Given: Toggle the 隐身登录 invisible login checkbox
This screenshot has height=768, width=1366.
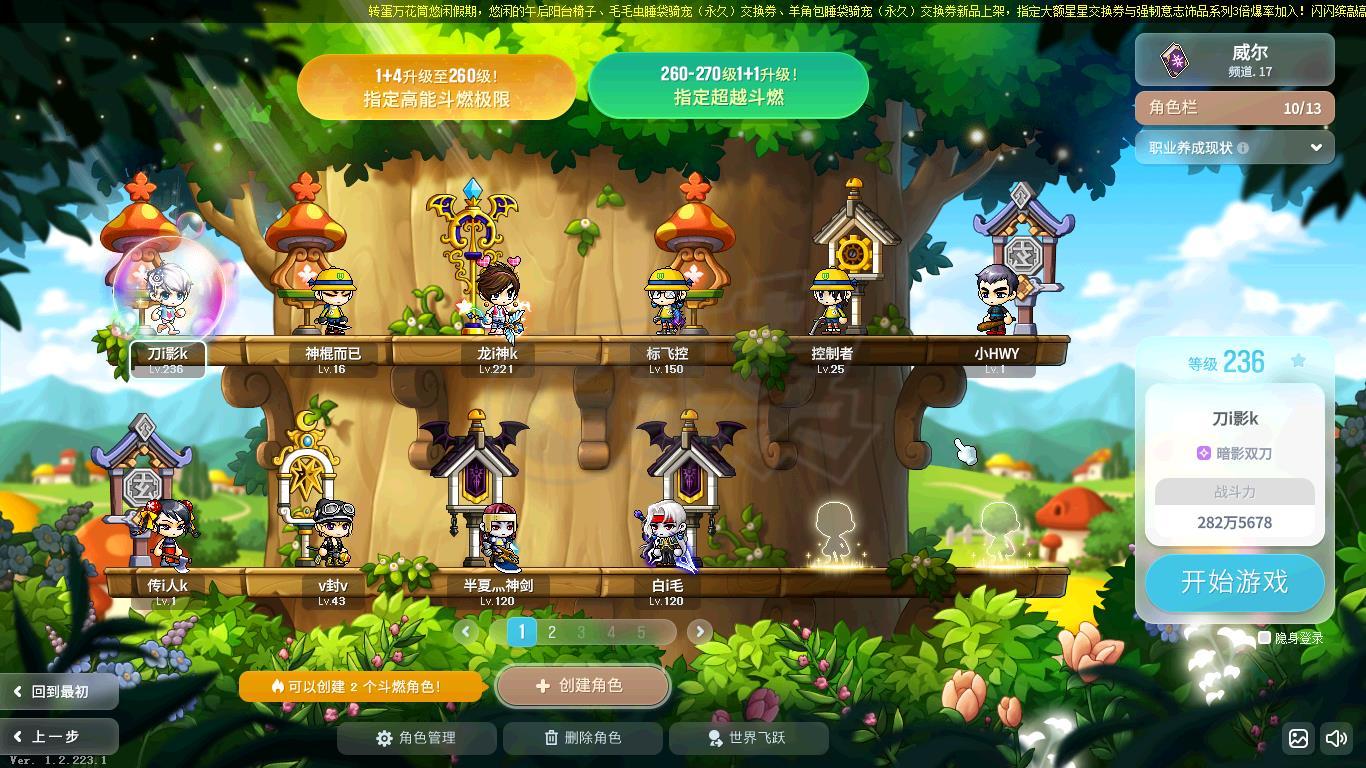Looking at the screenshot, I should (1265, 638).
